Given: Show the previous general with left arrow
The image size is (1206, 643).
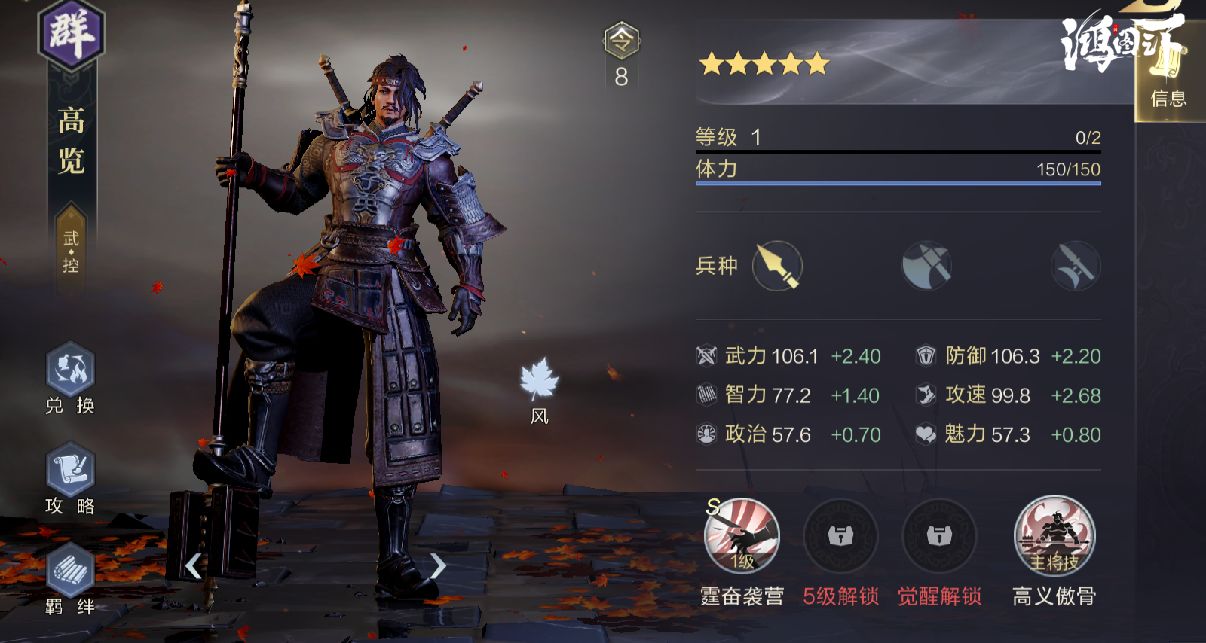Looking at the screenshot, I should [193, 566].
